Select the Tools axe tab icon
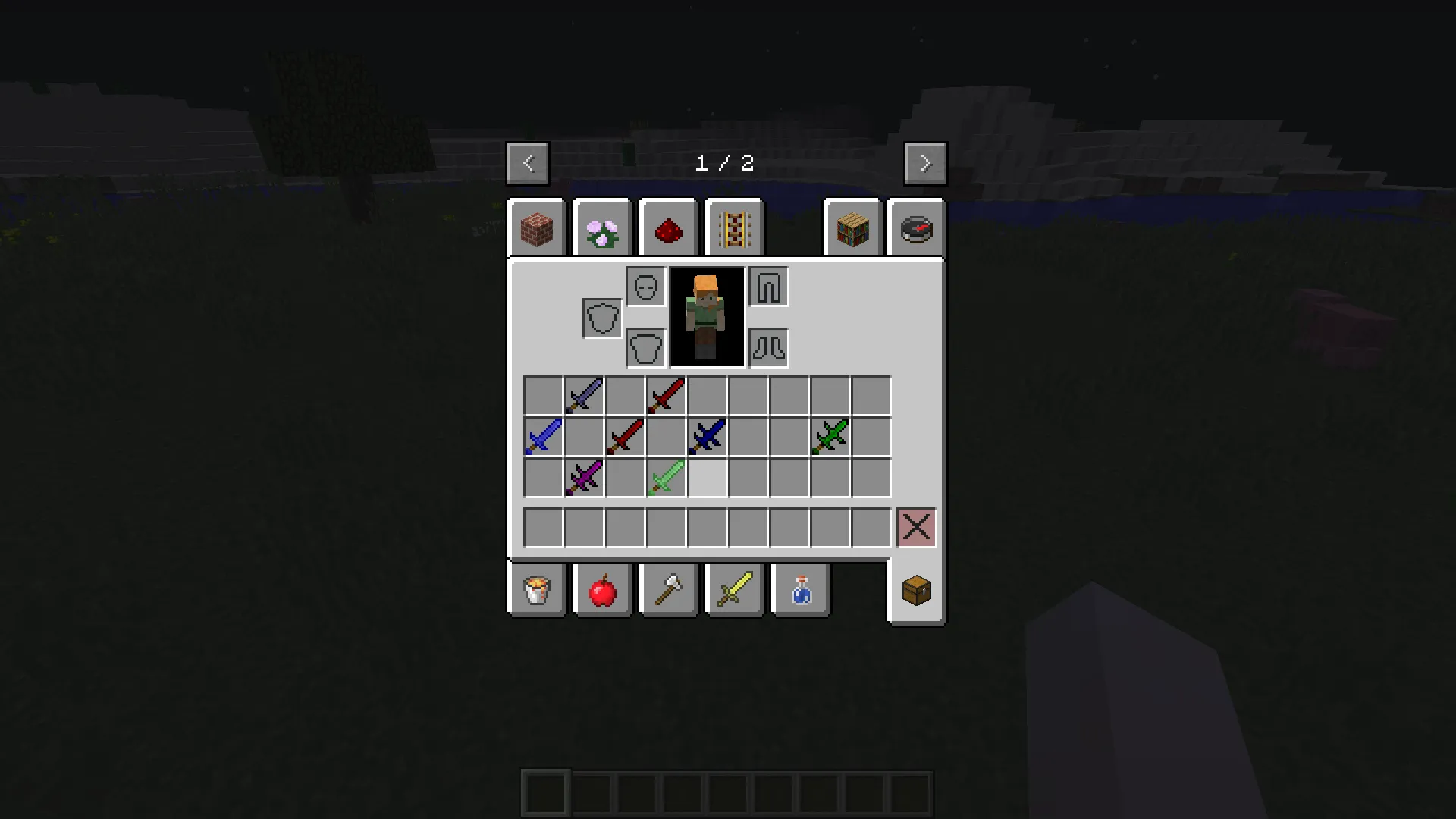The width and height of the screenshot is (1456, 819). (668, 591)
